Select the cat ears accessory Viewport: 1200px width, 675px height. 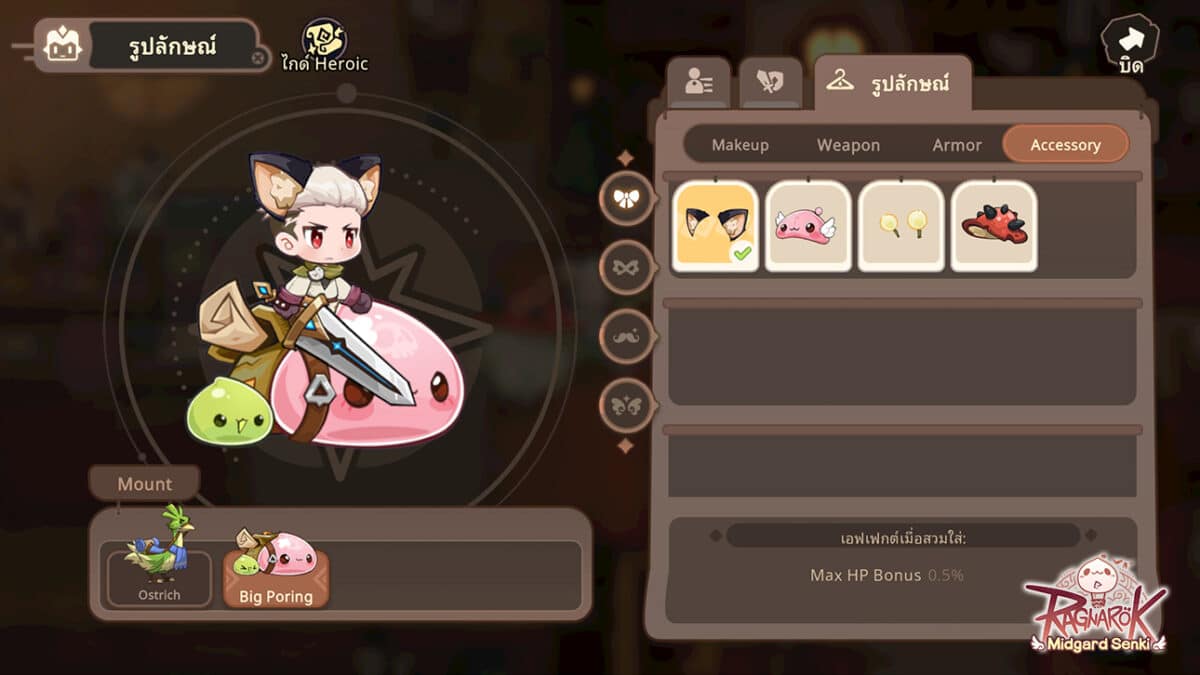click(715, 226)
